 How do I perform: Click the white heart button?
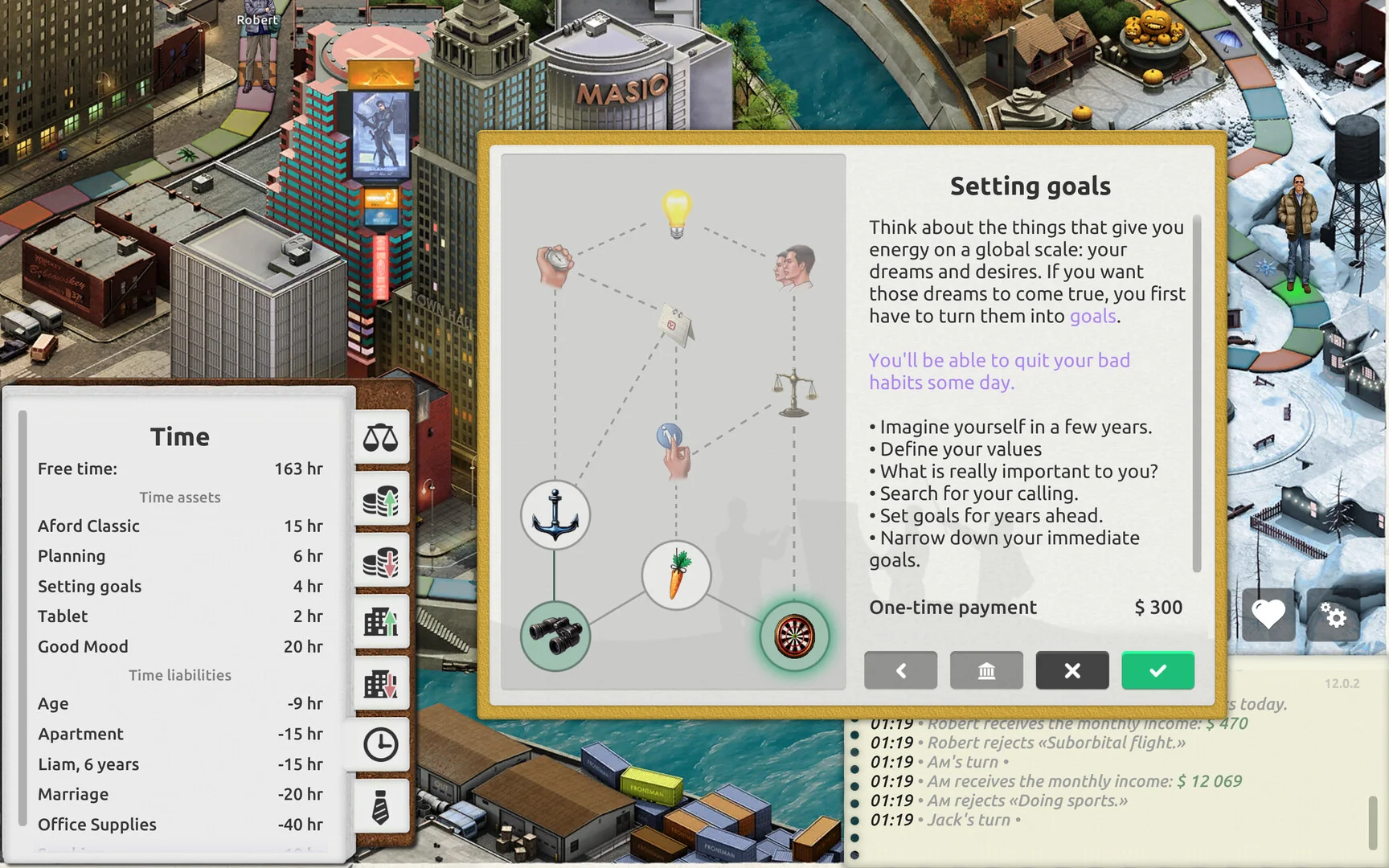(1268, 616)
